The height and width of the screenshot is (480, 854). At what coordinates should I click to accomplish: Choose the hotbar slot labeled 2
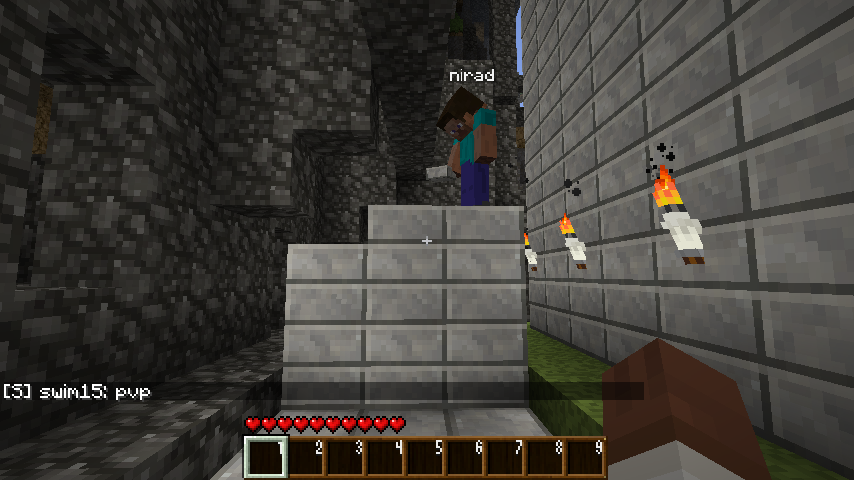(306, 458)
